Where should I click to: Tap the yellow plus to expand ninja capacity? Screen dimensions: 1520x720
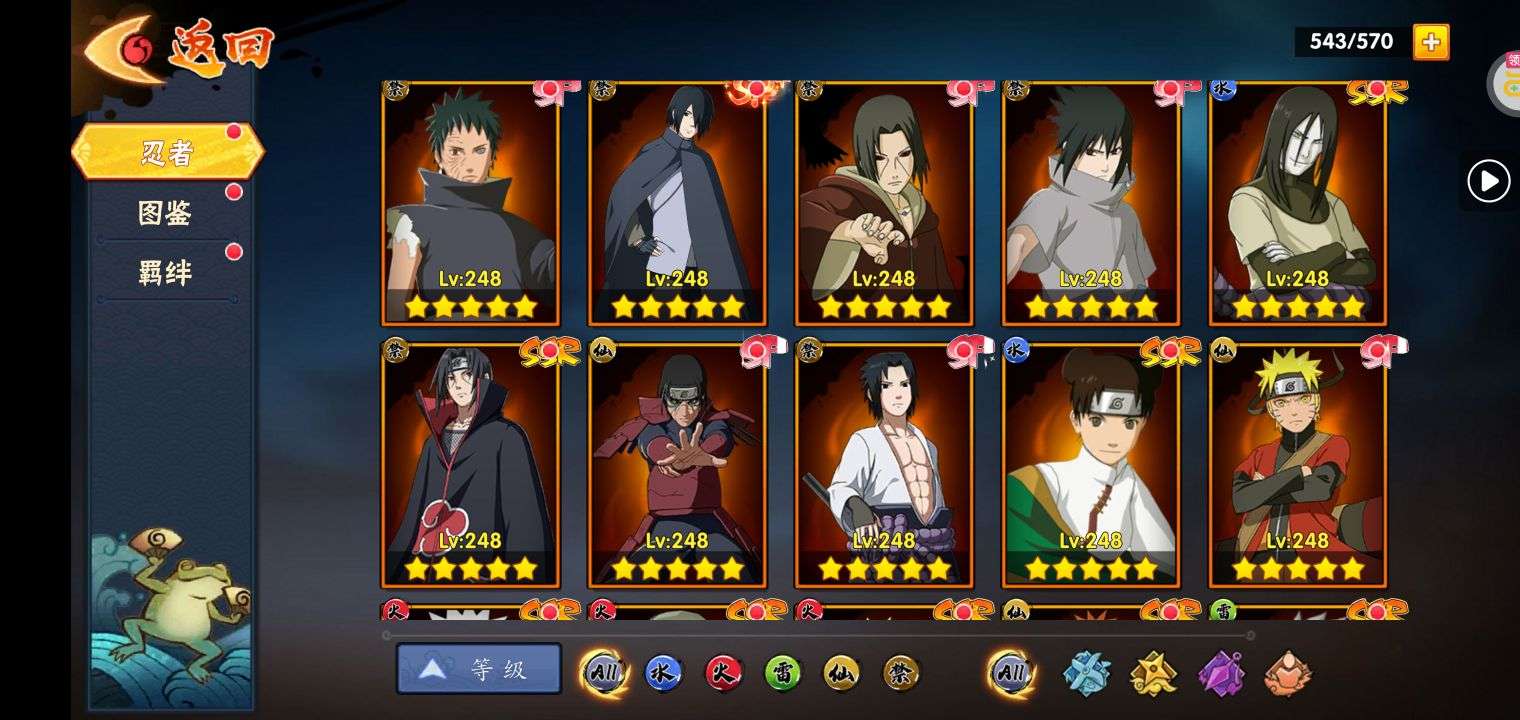[x=1431, y=42]
